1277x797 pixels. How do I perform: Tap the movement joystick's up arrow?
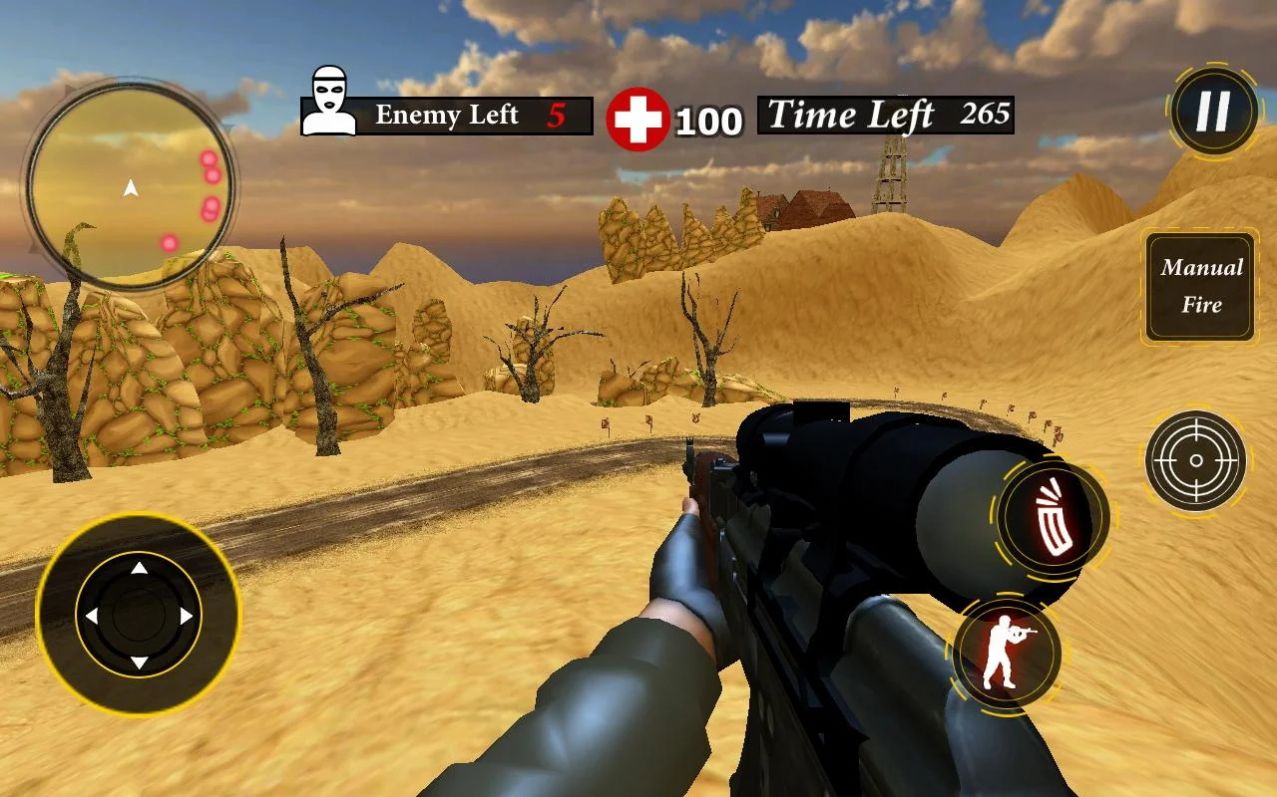pyautogui.click(x=139, y=569)
